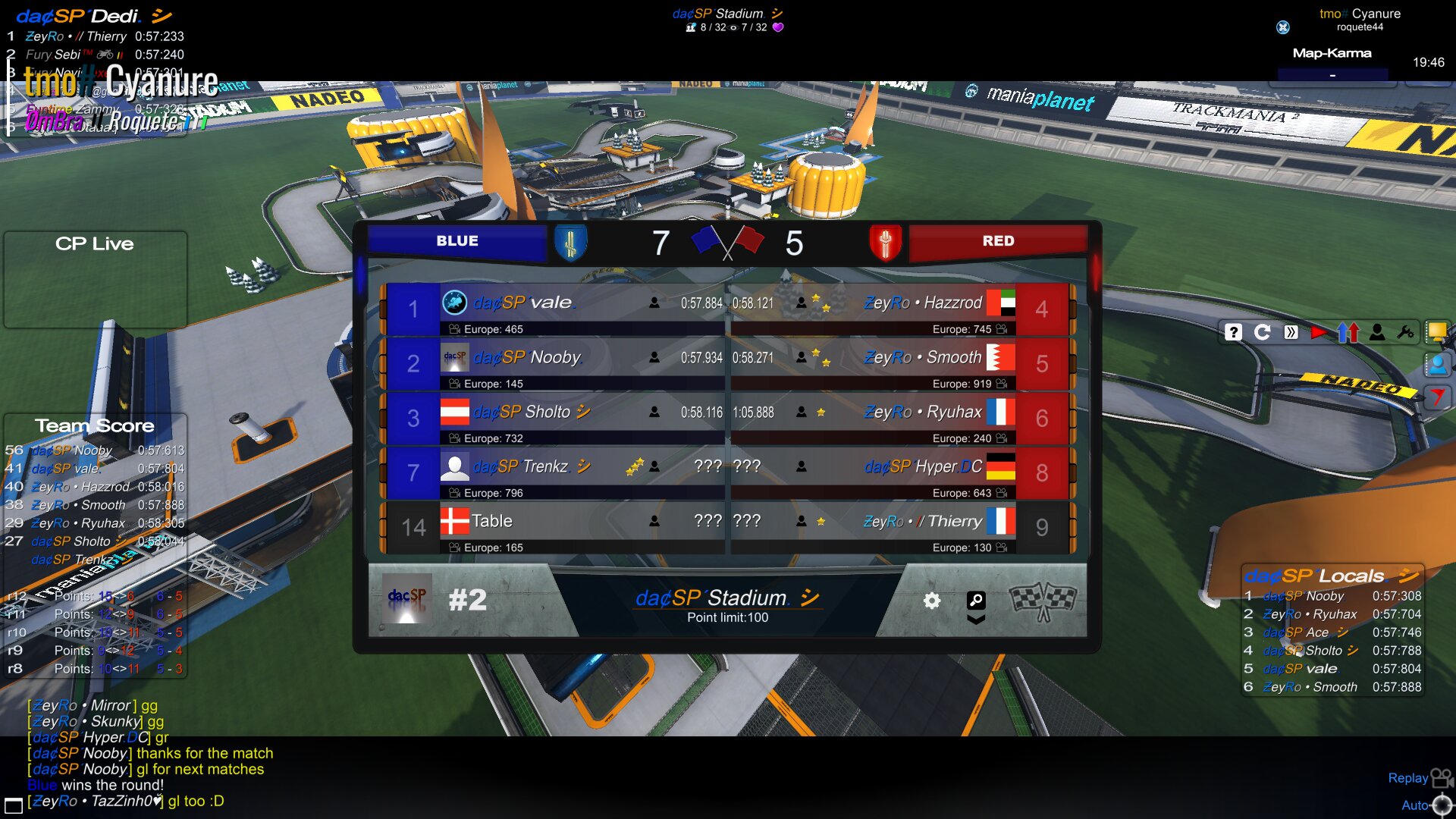Open the black player silhouette admin icon
The image size is (1456, 819).
coord(1377,332)
